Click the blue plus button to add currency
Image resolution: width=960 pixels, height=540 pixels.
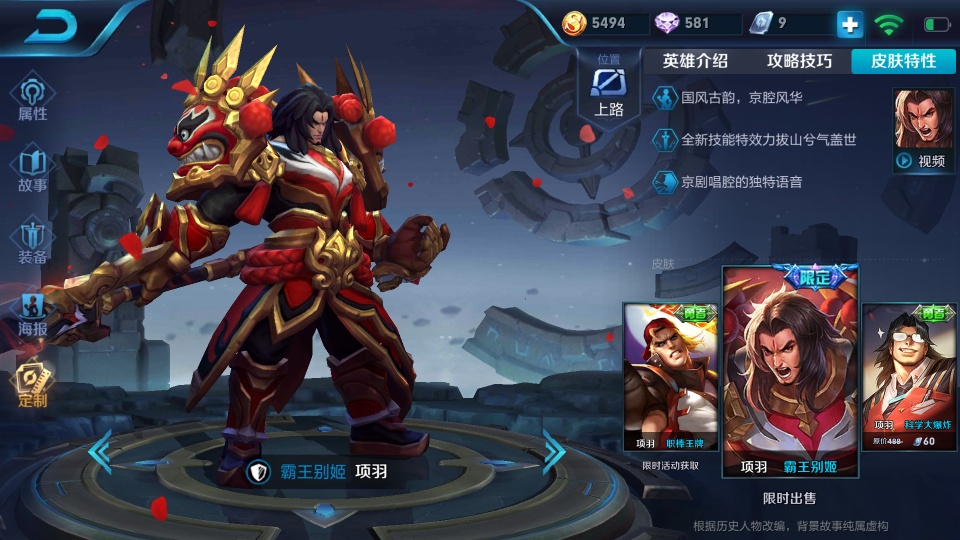coord(849,24)
